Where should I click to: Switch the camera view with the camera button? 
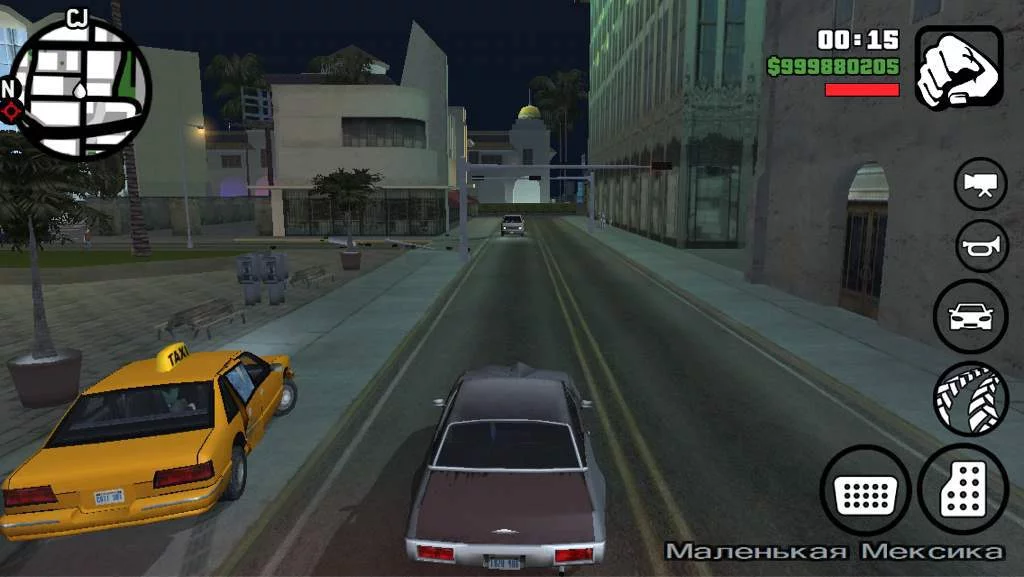980,185
